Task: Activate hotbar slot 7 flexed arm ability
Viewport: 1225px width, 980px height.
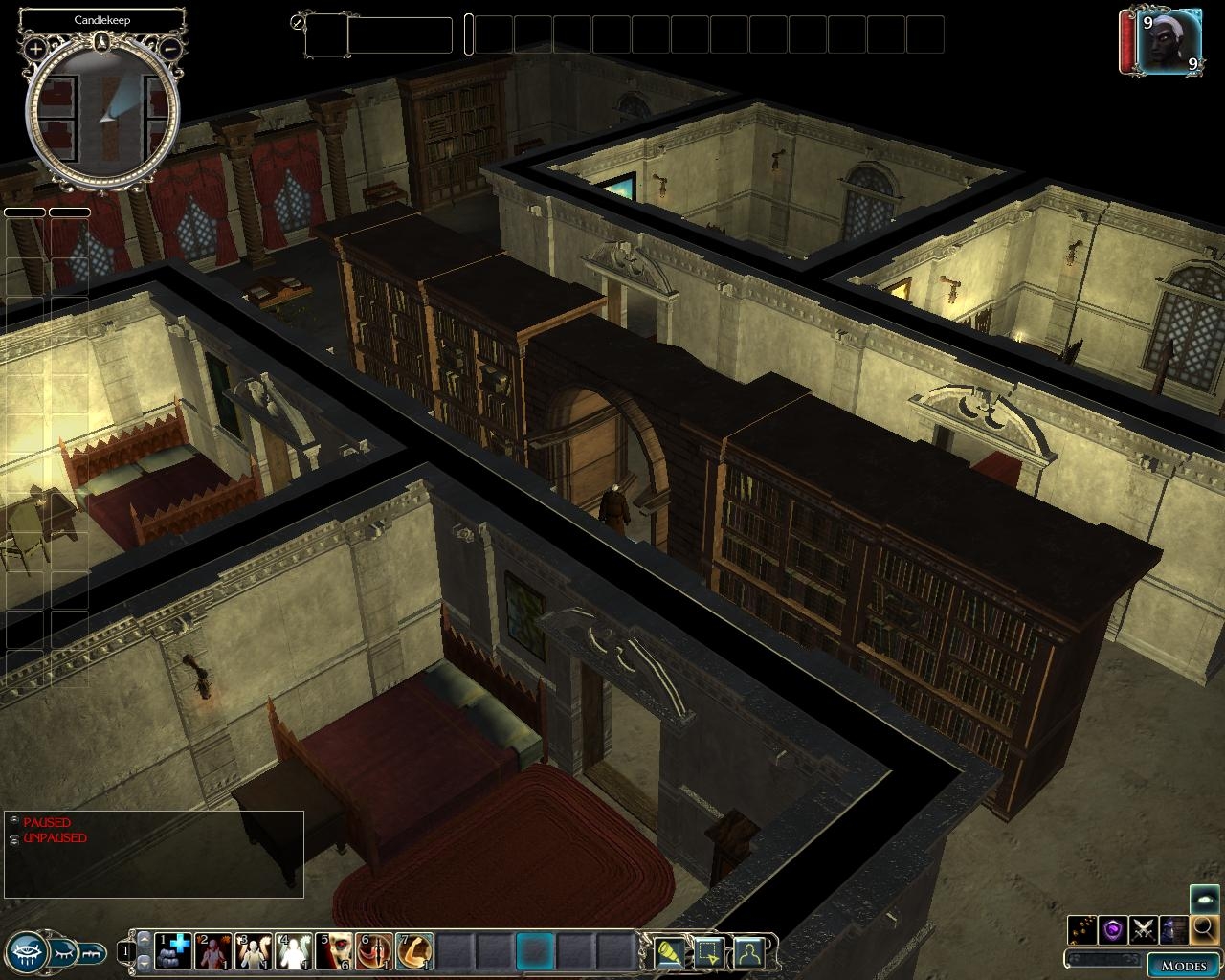Action: (x=414, y=952)
